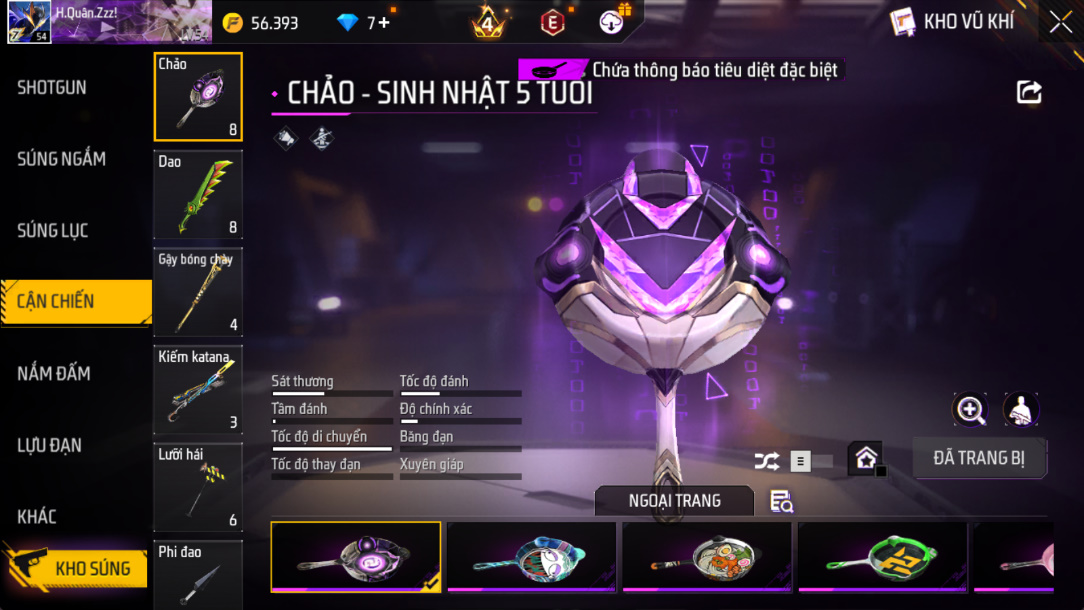Screen dimensions: 1084x610
Task: Zoom in on the weapon preview
Action: tap(970, 409)
